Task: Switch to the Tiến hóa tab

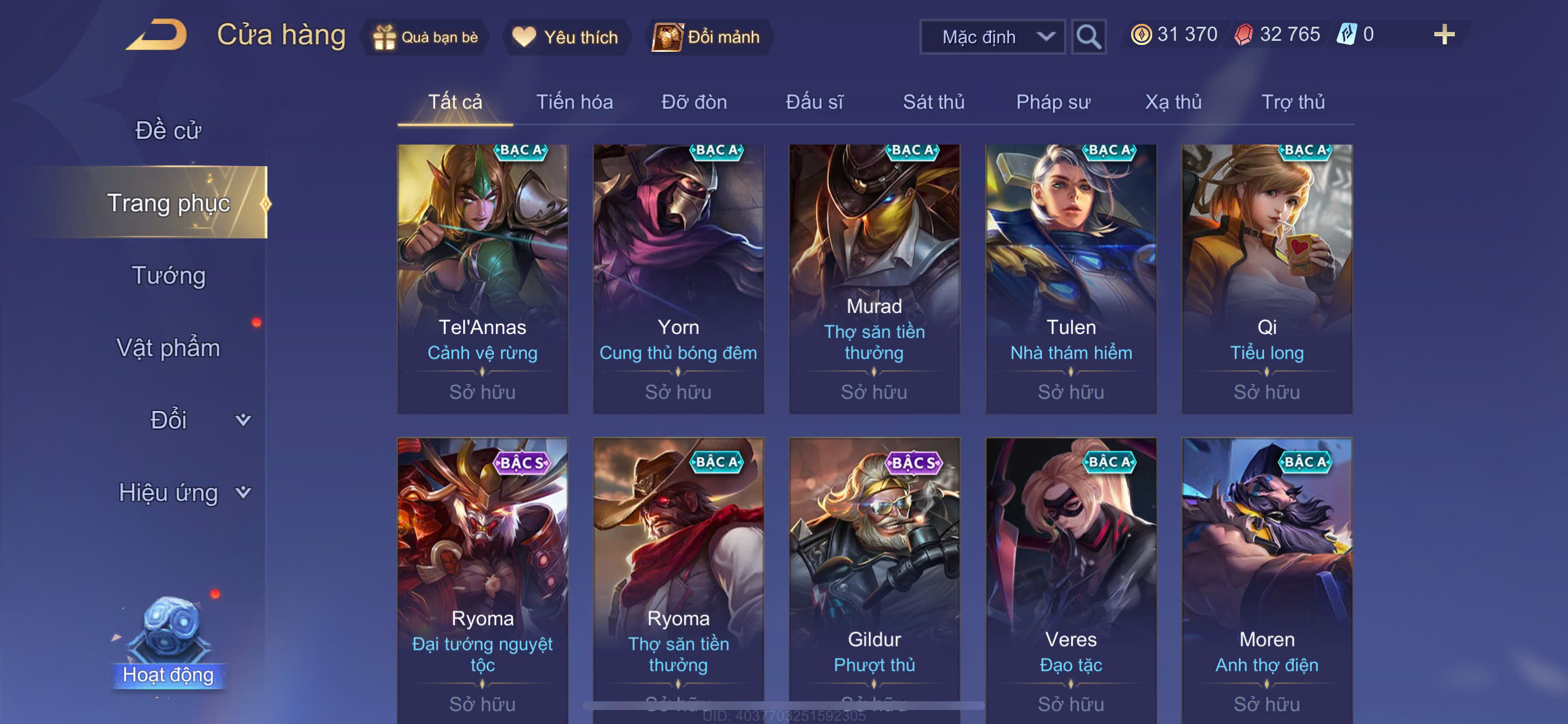Action: 574,101
